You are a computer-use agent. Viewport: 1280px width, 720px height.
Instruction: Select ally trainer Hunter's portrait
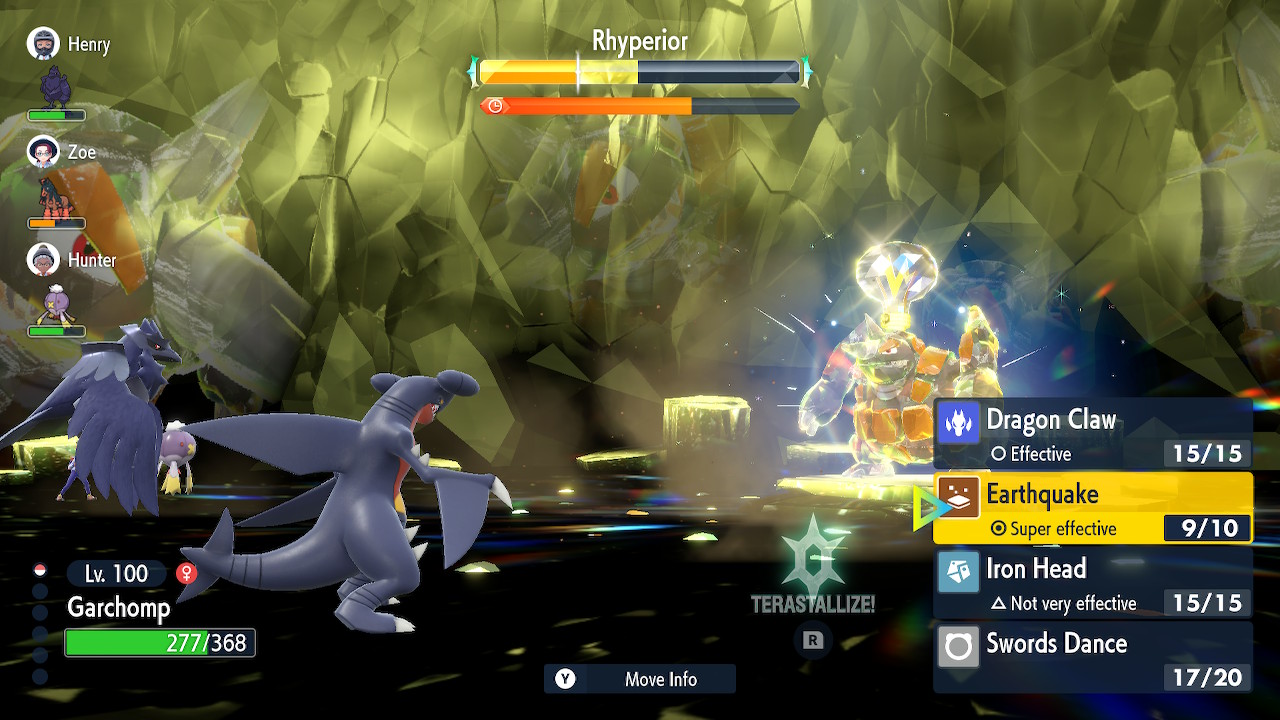(x=43, y=260)
